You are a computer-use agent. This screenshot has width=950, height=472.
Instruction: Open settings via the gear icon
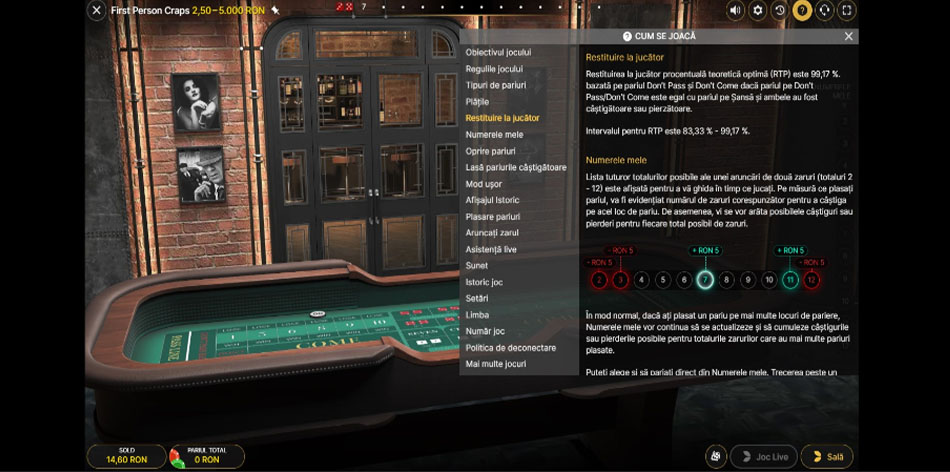click(x=758, y=10)
